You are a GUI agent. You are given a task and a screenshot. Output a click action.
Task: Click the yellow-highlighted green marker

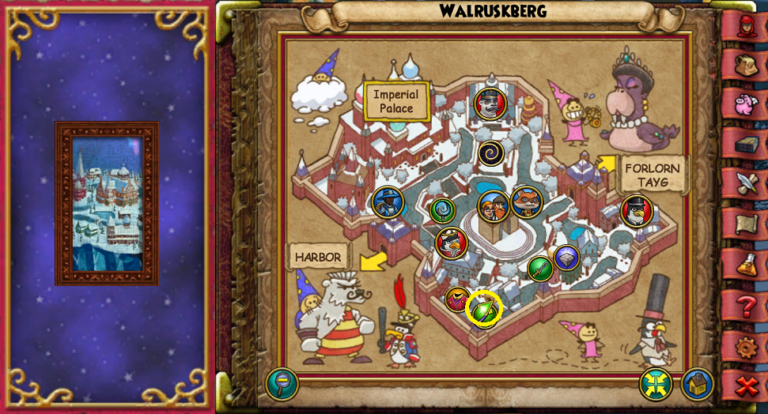[x=484, y=308]
